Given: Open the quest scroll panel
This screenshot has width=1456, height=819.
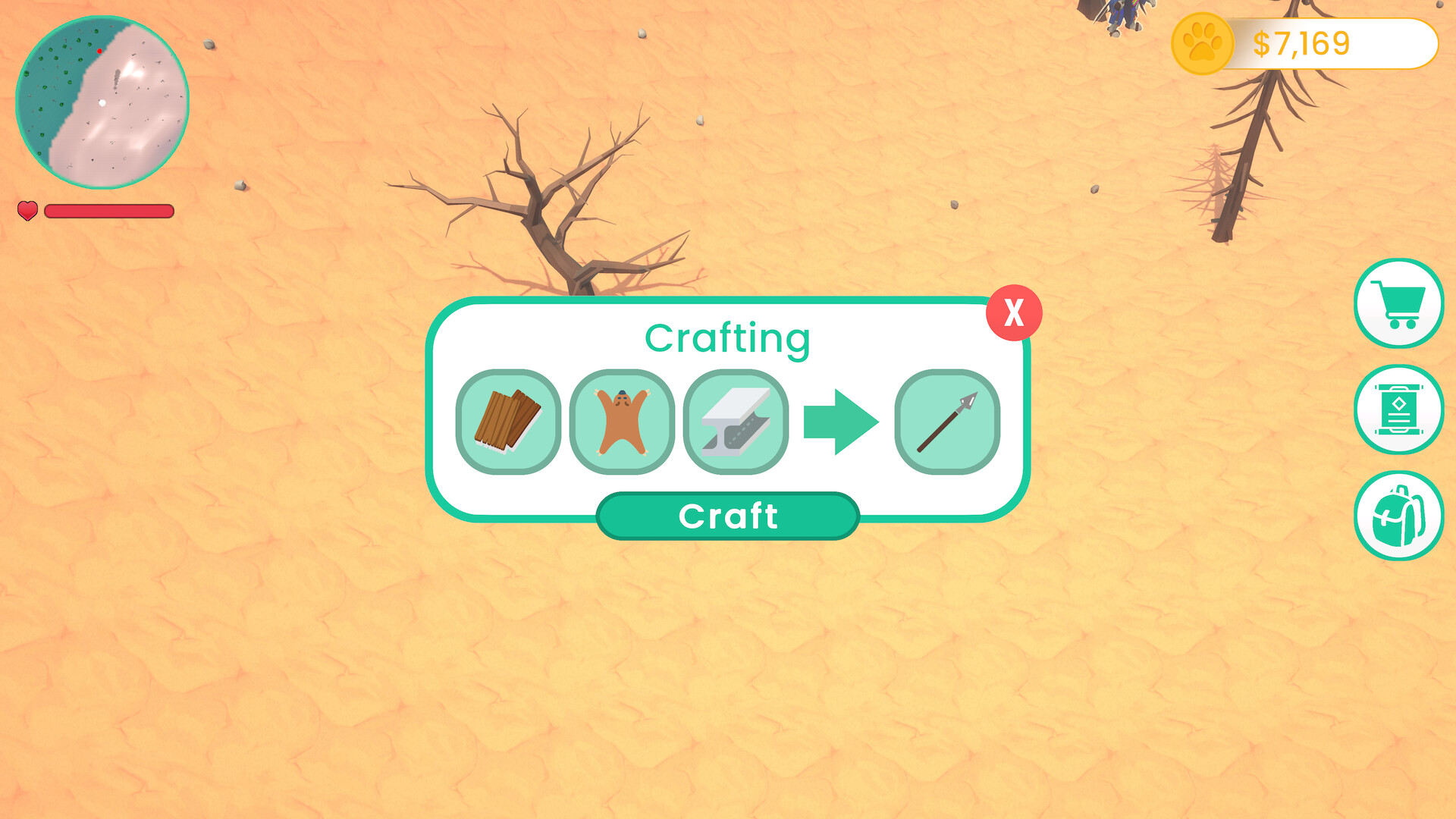Looking at the screenshot, I should 1399,409.
